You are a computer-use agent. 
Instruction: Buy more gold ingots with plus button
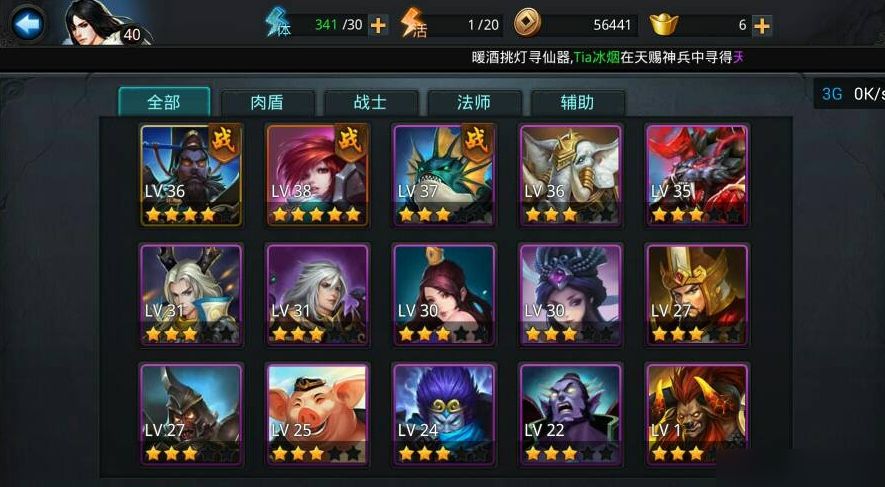[x=762, y=25]
